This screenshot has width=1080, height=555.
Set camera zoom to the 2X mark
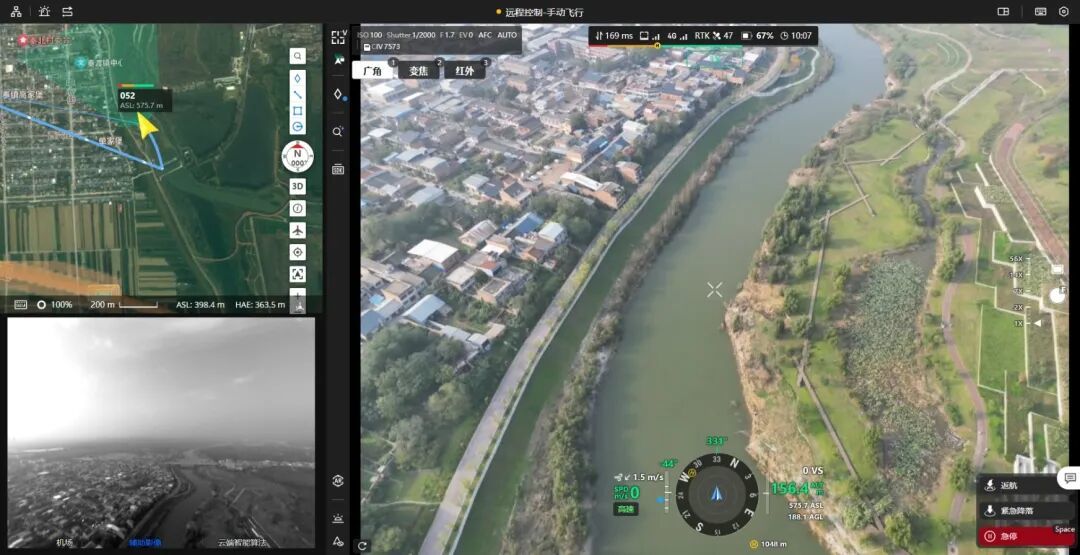click(1020, 307)
